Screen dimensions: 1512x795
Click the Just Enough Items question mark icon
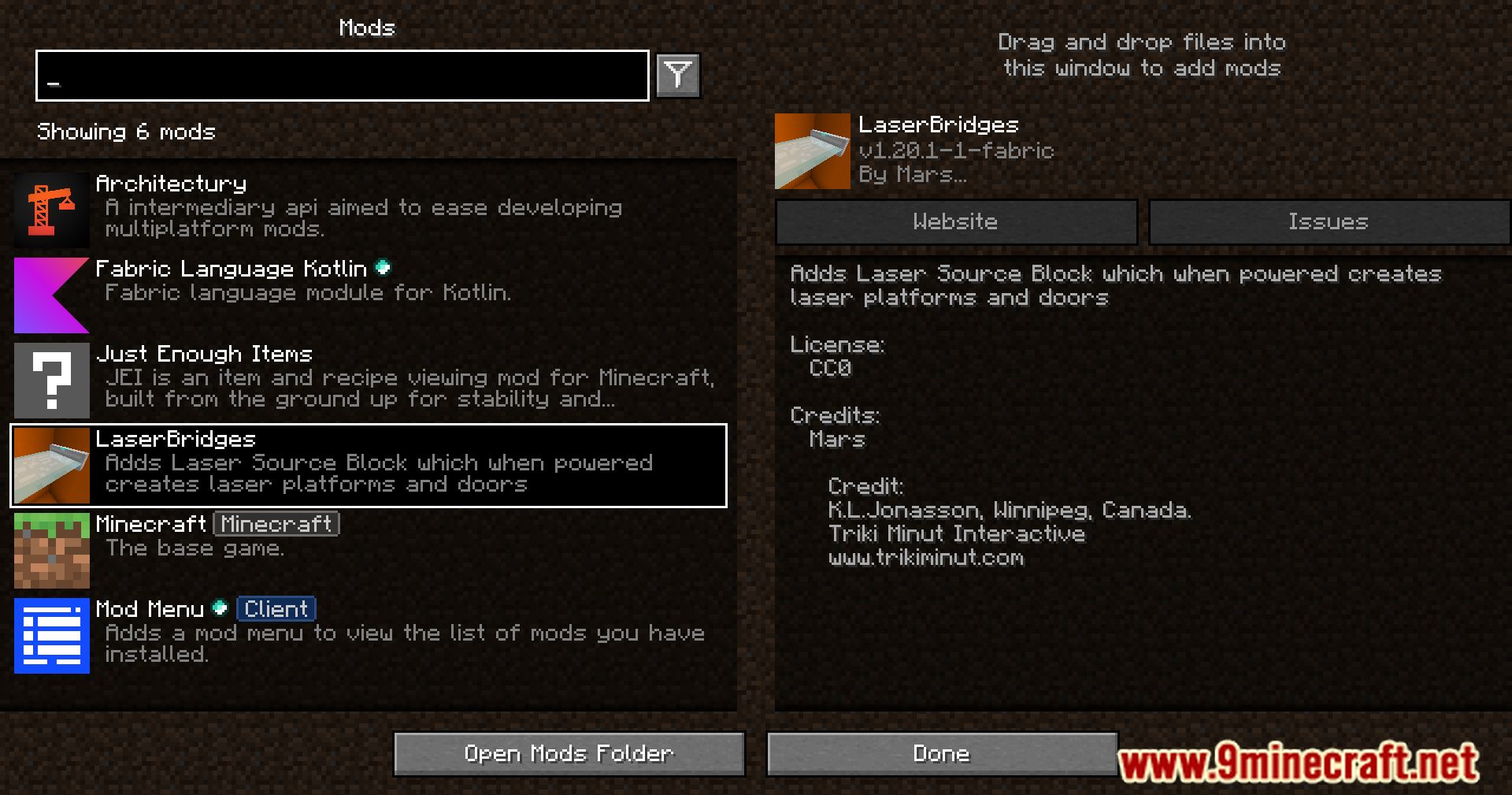(x=50, y=380)
